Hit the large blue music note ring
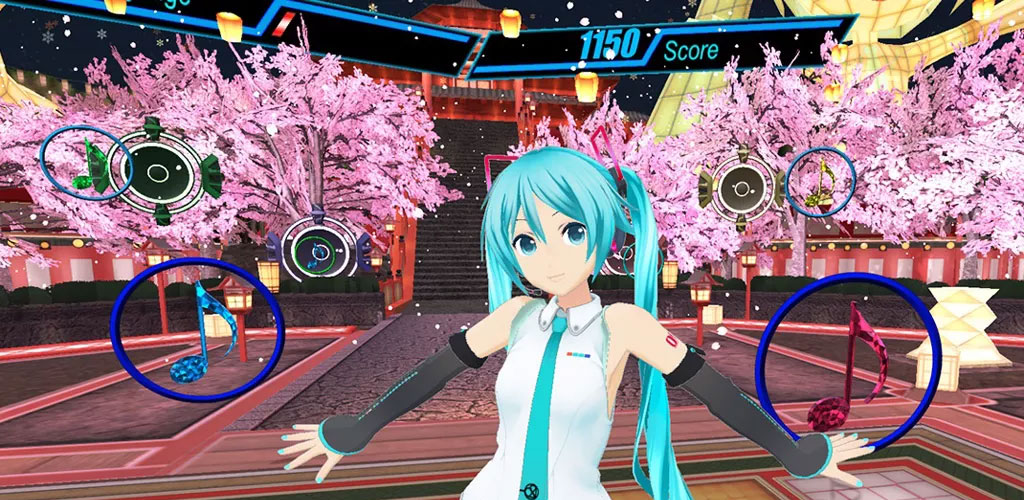Screen dimensions: 1024x500 tap(198, 330)
